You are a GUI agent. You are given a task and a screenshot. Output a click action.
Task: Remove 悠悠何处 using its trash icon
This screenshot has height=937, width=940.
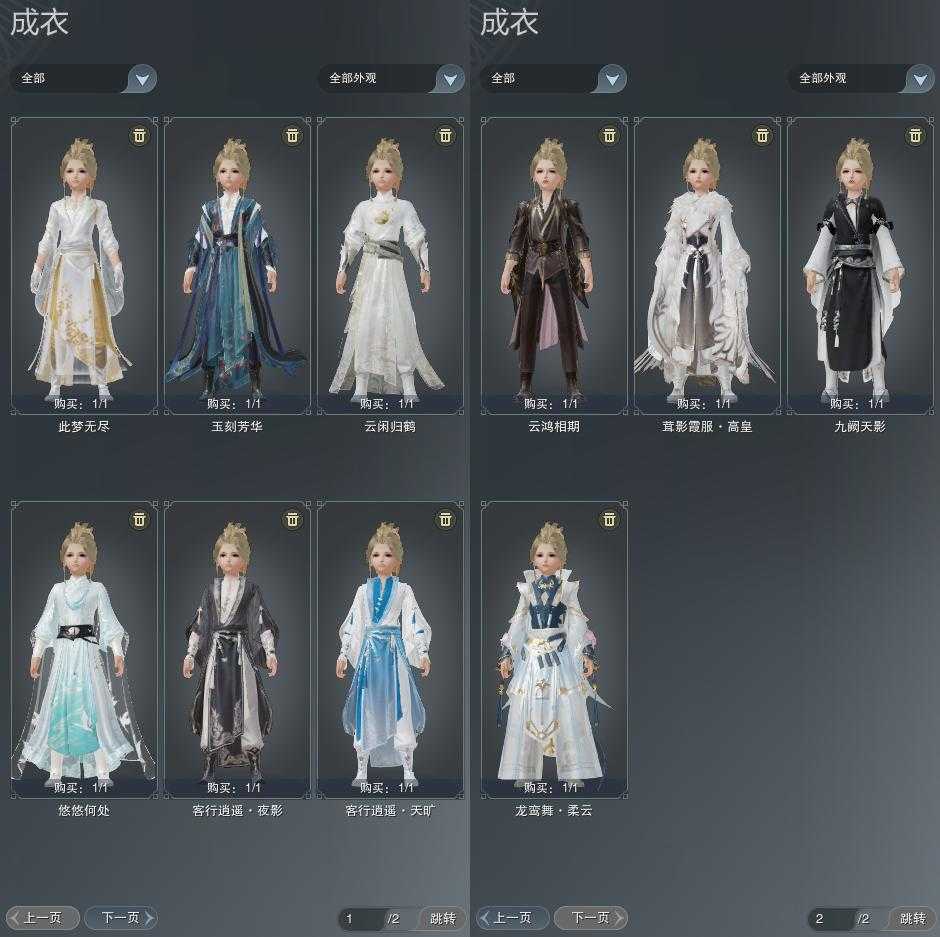click(139, 519)
